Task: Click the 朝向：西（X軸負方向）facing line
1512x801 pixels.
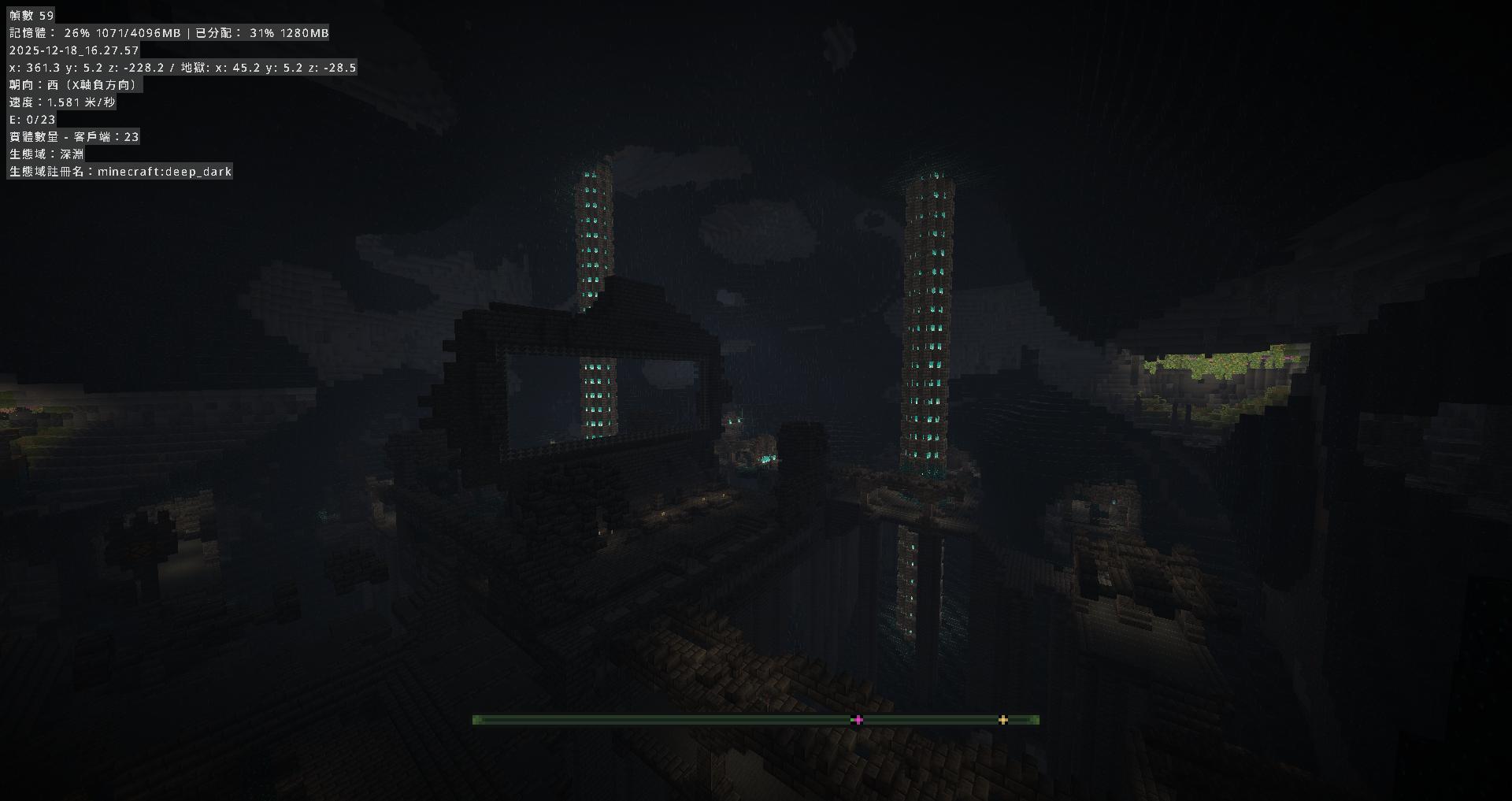Action: [75, 84]
